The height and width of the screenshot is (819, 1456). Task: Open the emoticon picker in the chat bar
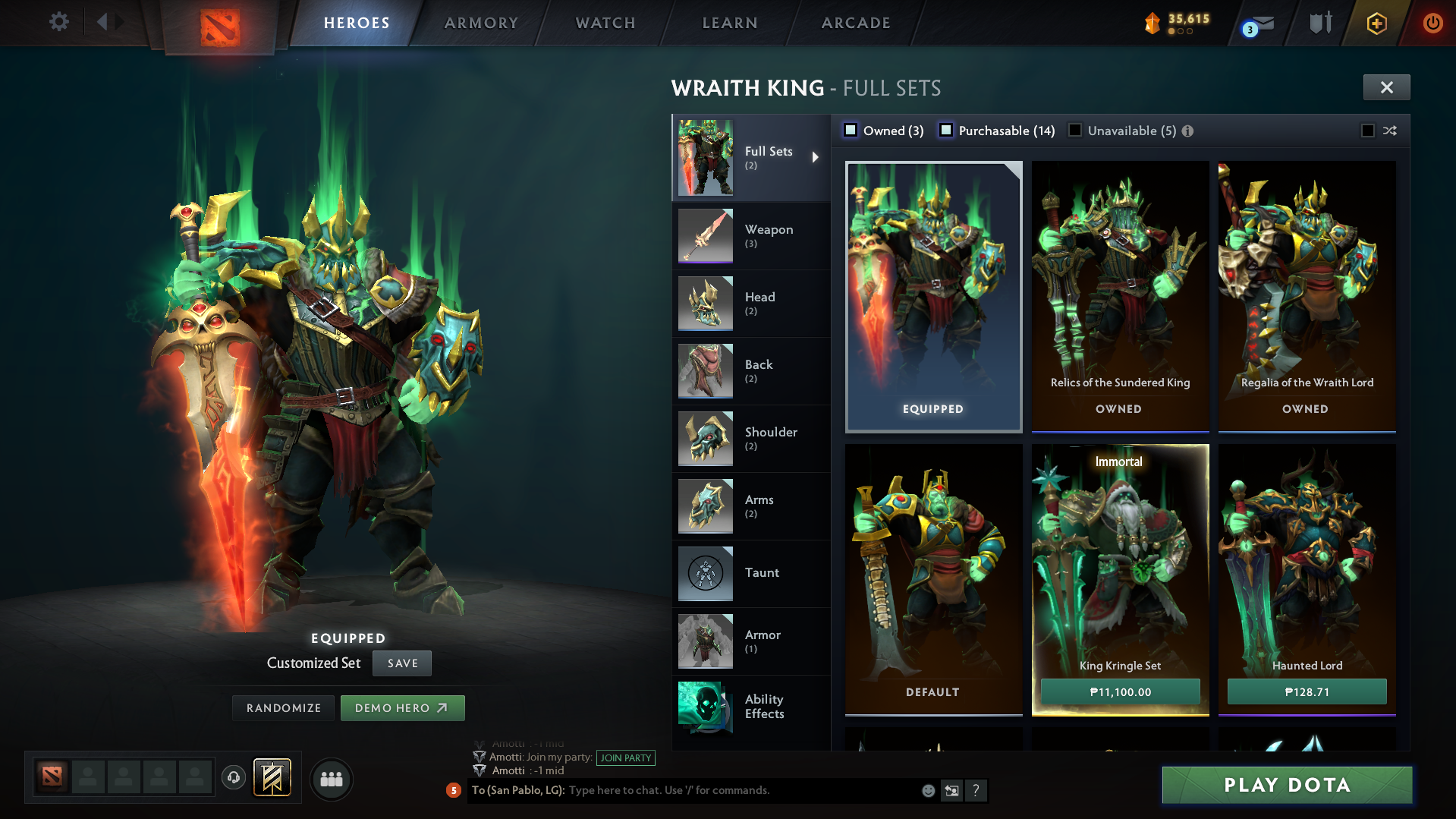point(927,791)
